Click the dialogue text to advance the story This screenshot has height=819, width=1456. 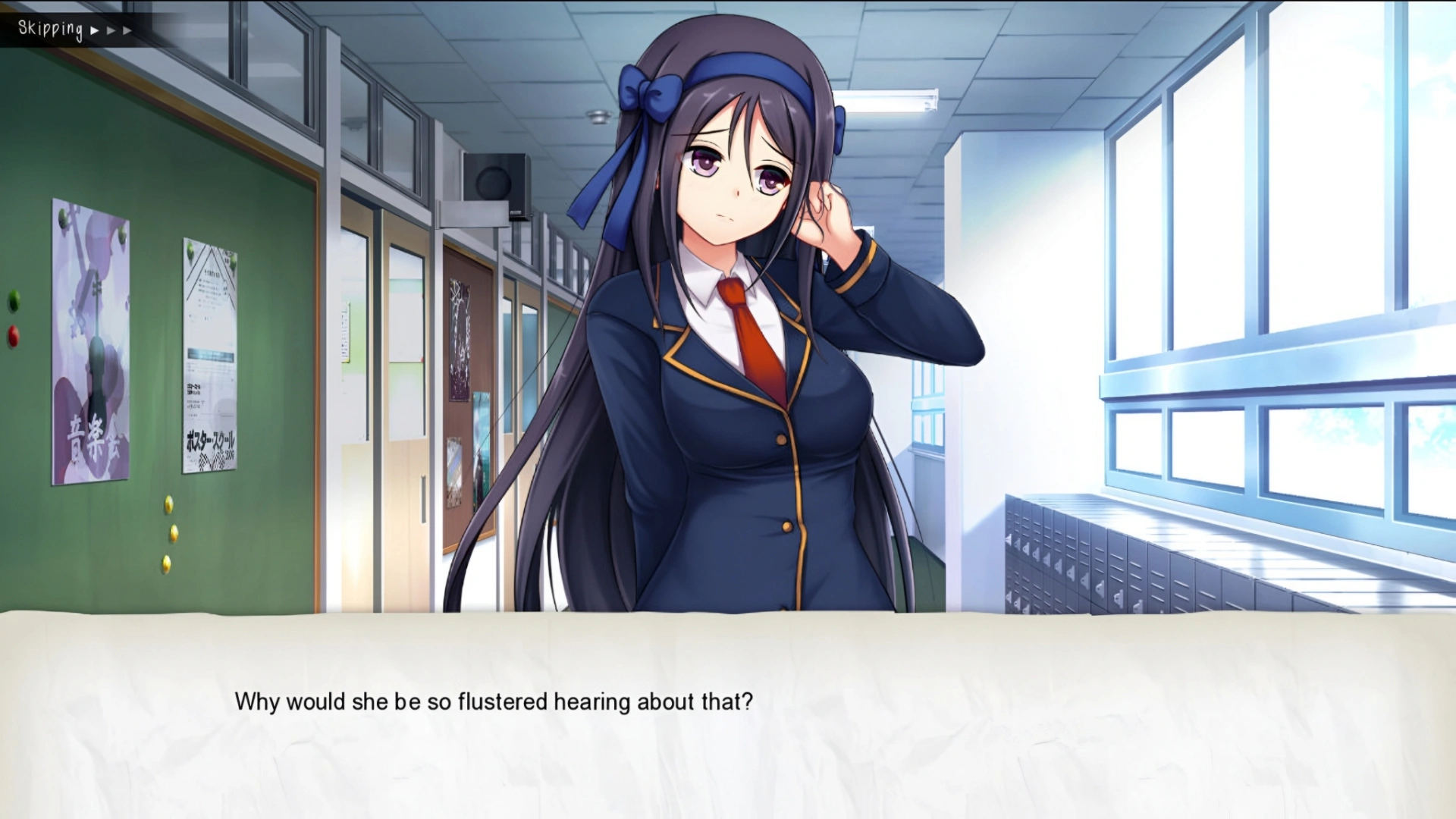pyautogui.click(x=495, y=702)
